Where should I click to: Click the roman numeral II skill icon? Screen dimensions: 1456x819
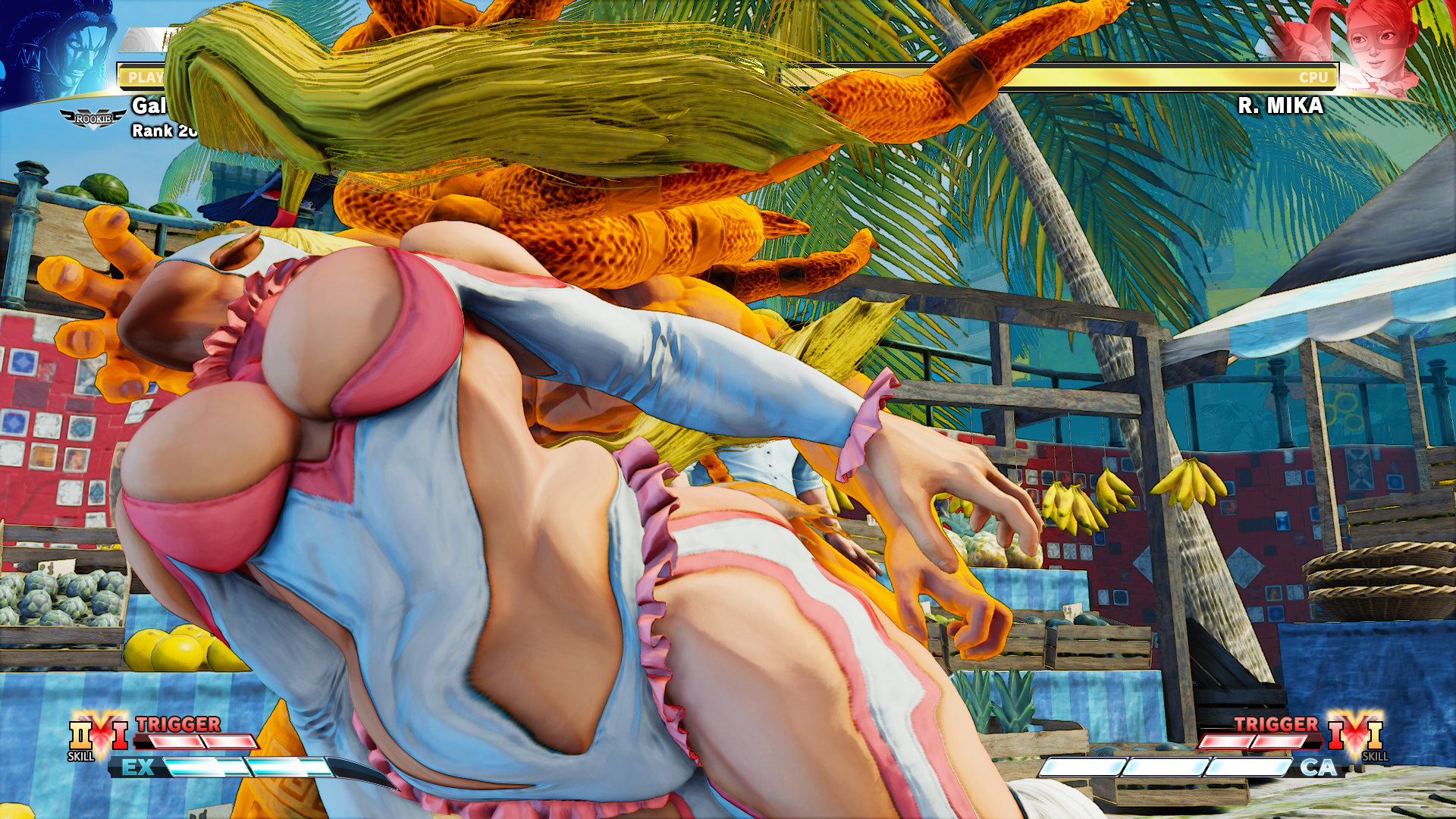[79, 736]
